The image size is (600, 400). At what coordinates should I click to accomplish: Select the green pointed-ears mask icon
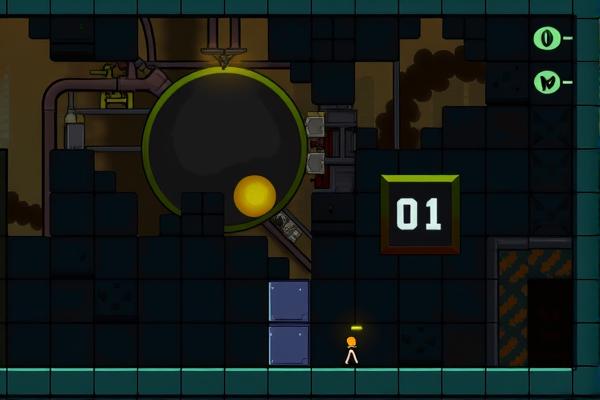pyautogui.click(x=546, y=82)
